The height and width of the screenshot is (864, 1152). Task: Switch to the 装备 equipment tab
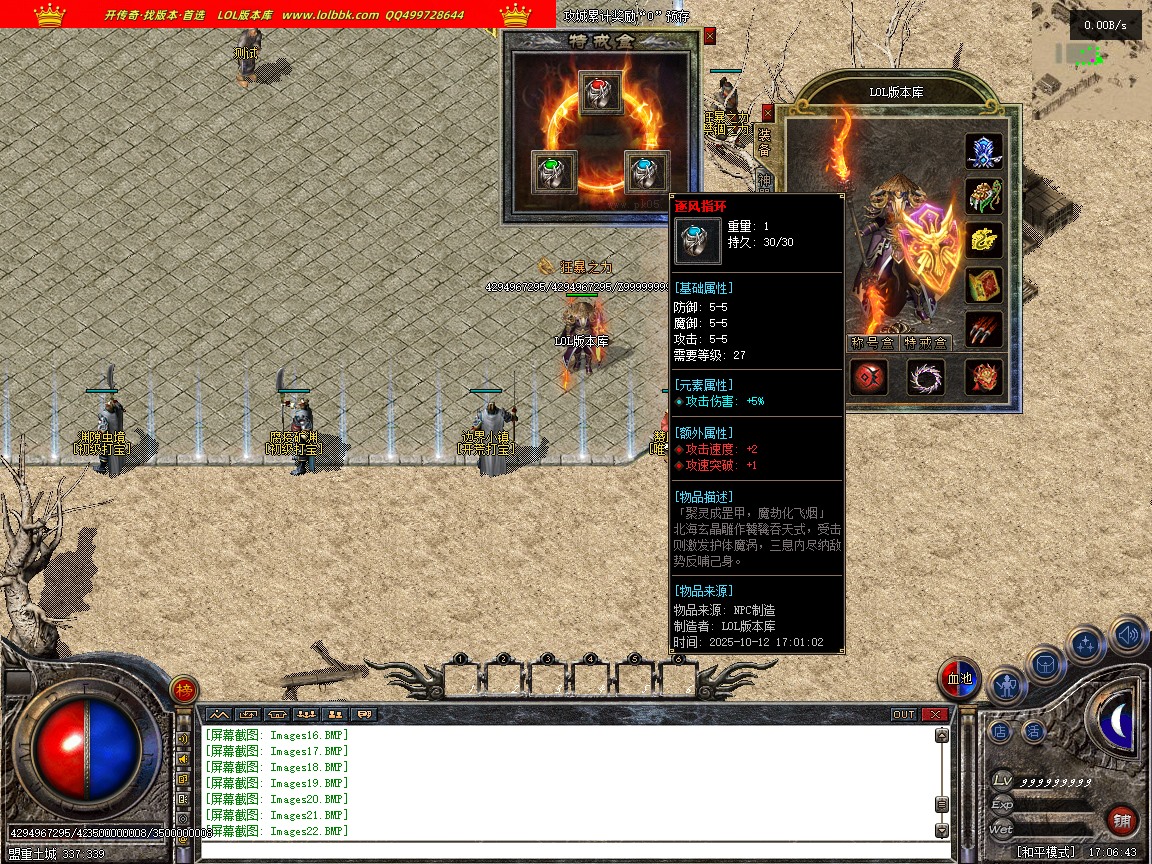(x=765, y=142)
